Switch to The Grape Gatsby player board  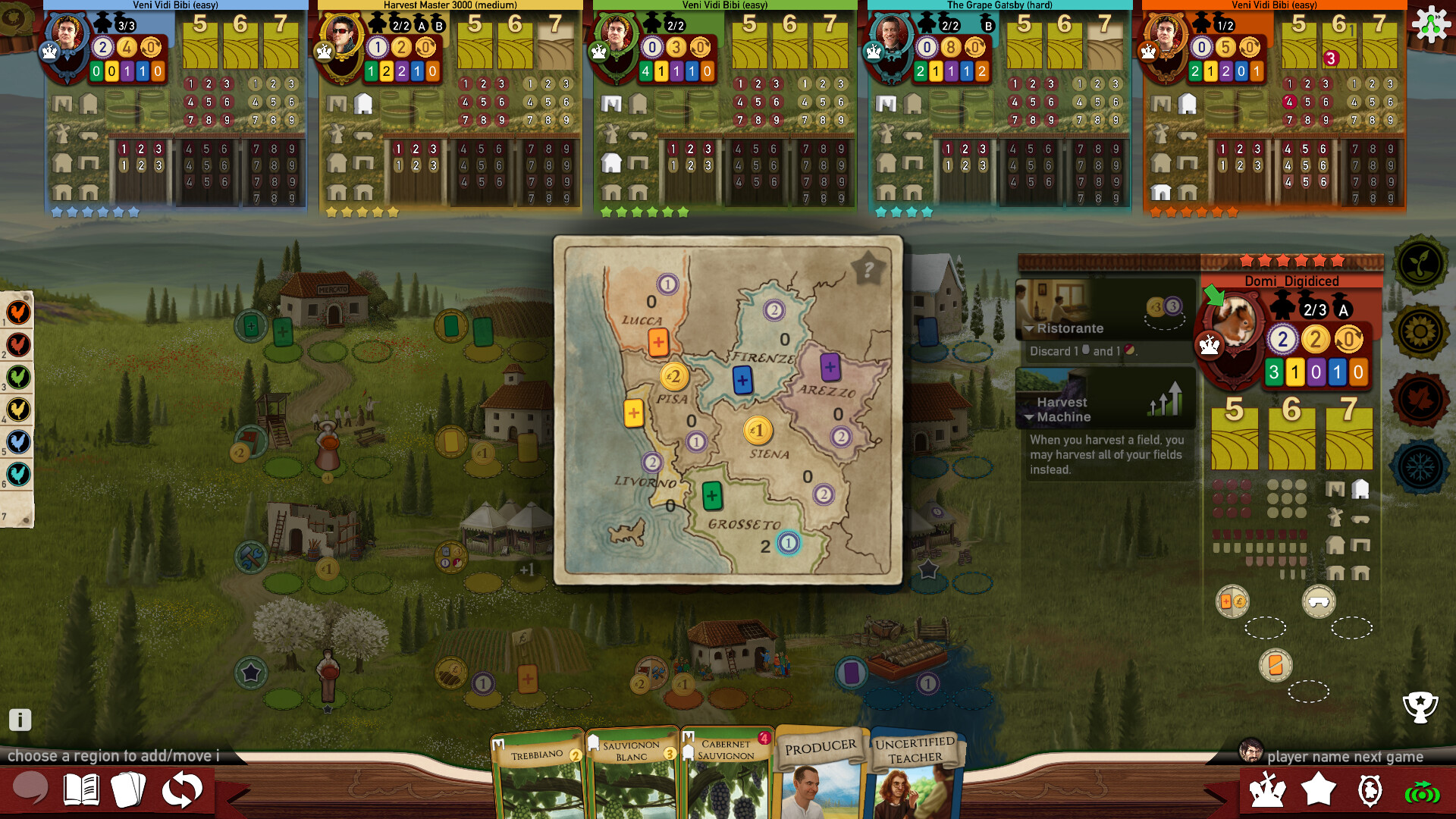point(997,5)
